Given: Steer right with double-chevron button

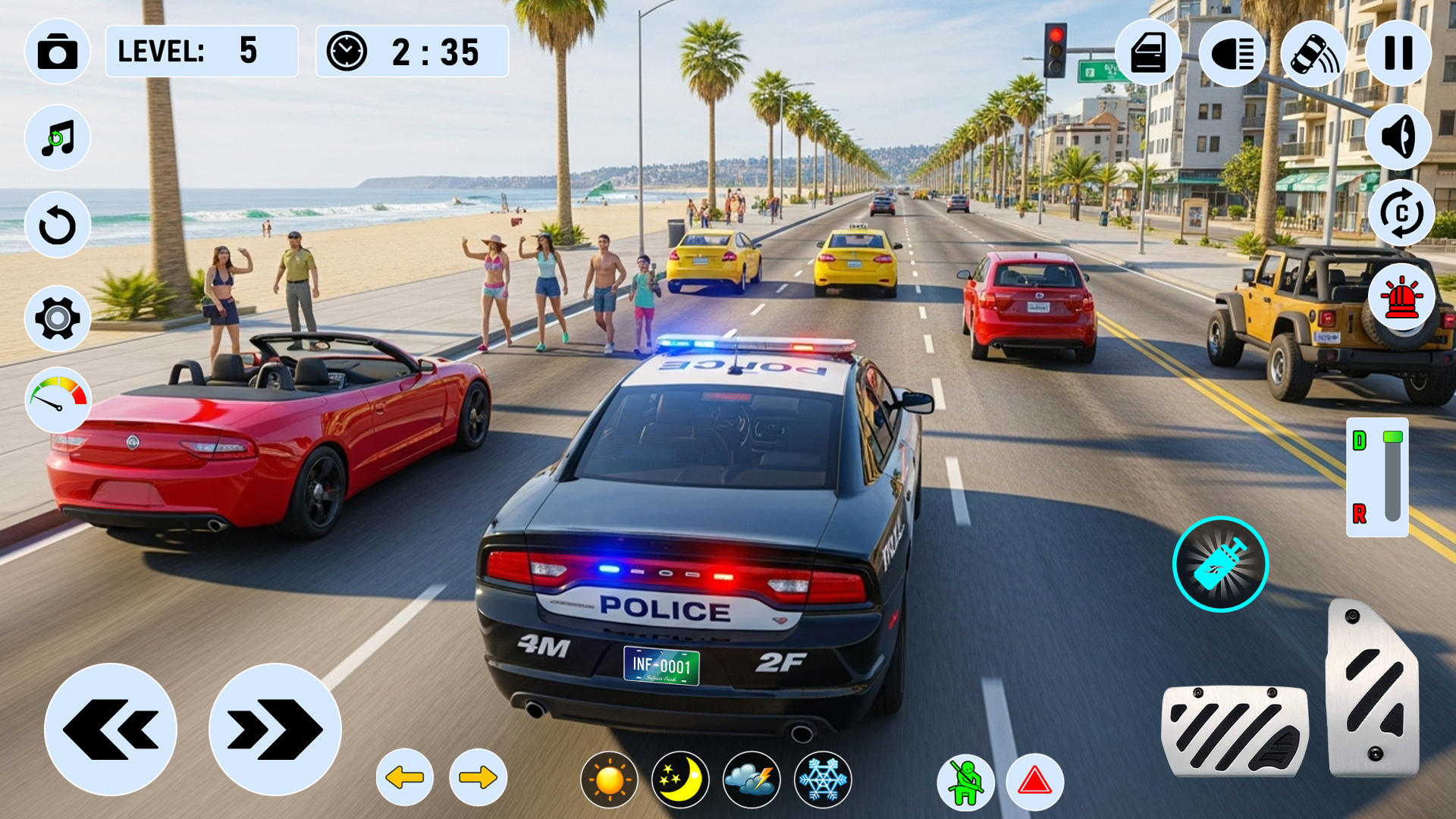Looking at the screenshot, I should [x=275, y=730].
